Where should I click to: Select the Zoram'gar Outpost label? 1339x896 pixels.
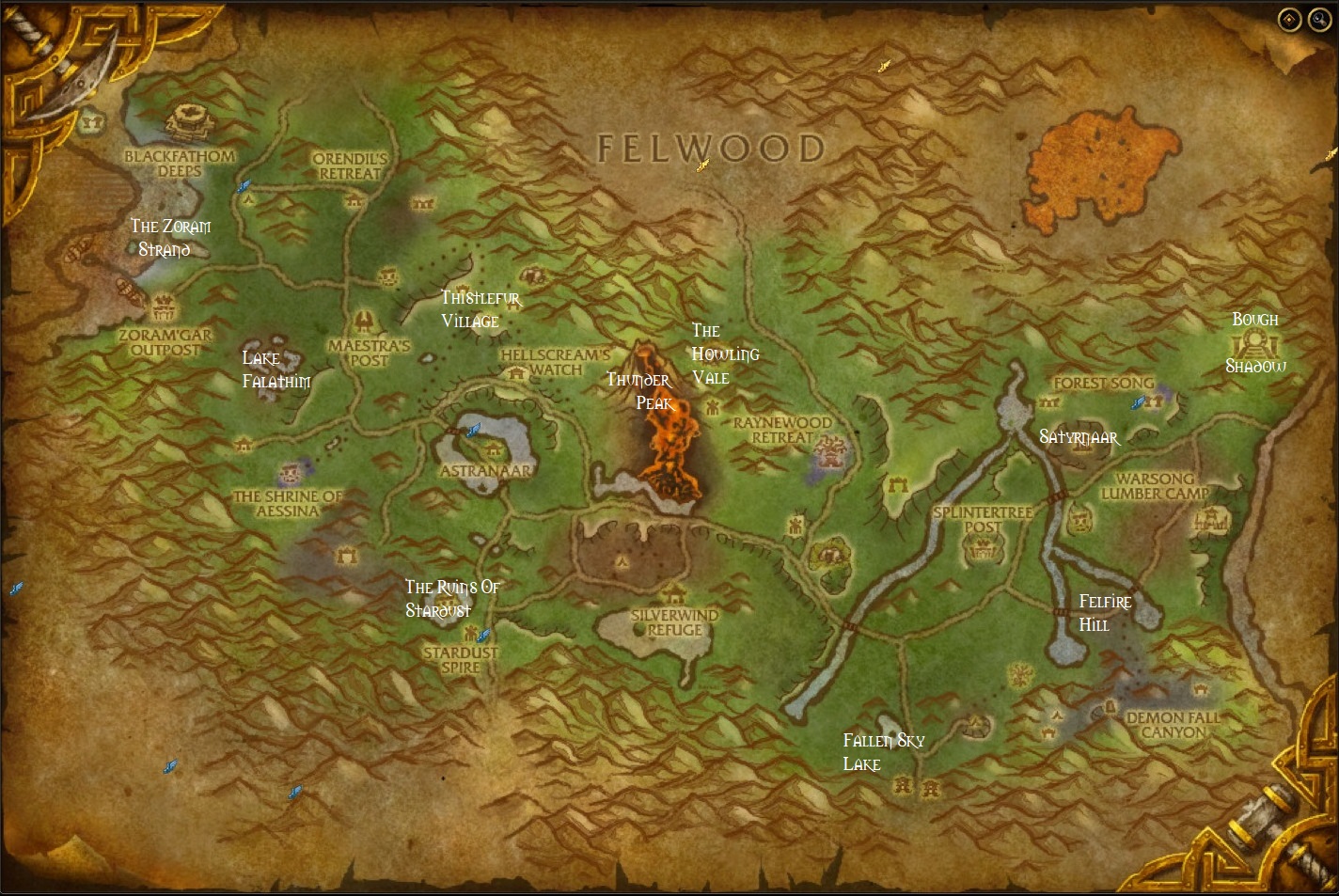pyautogui.click(x=165, y=342)
